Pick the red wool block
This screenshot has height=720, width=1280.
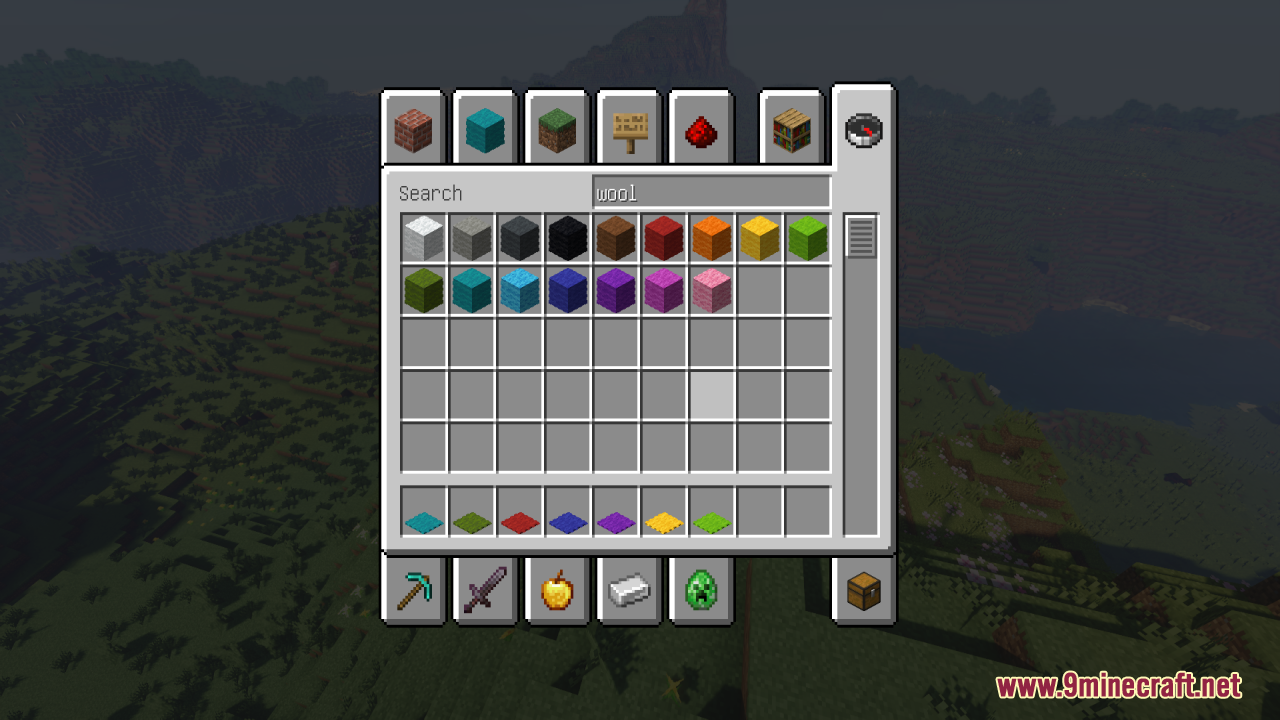point(663,237)
